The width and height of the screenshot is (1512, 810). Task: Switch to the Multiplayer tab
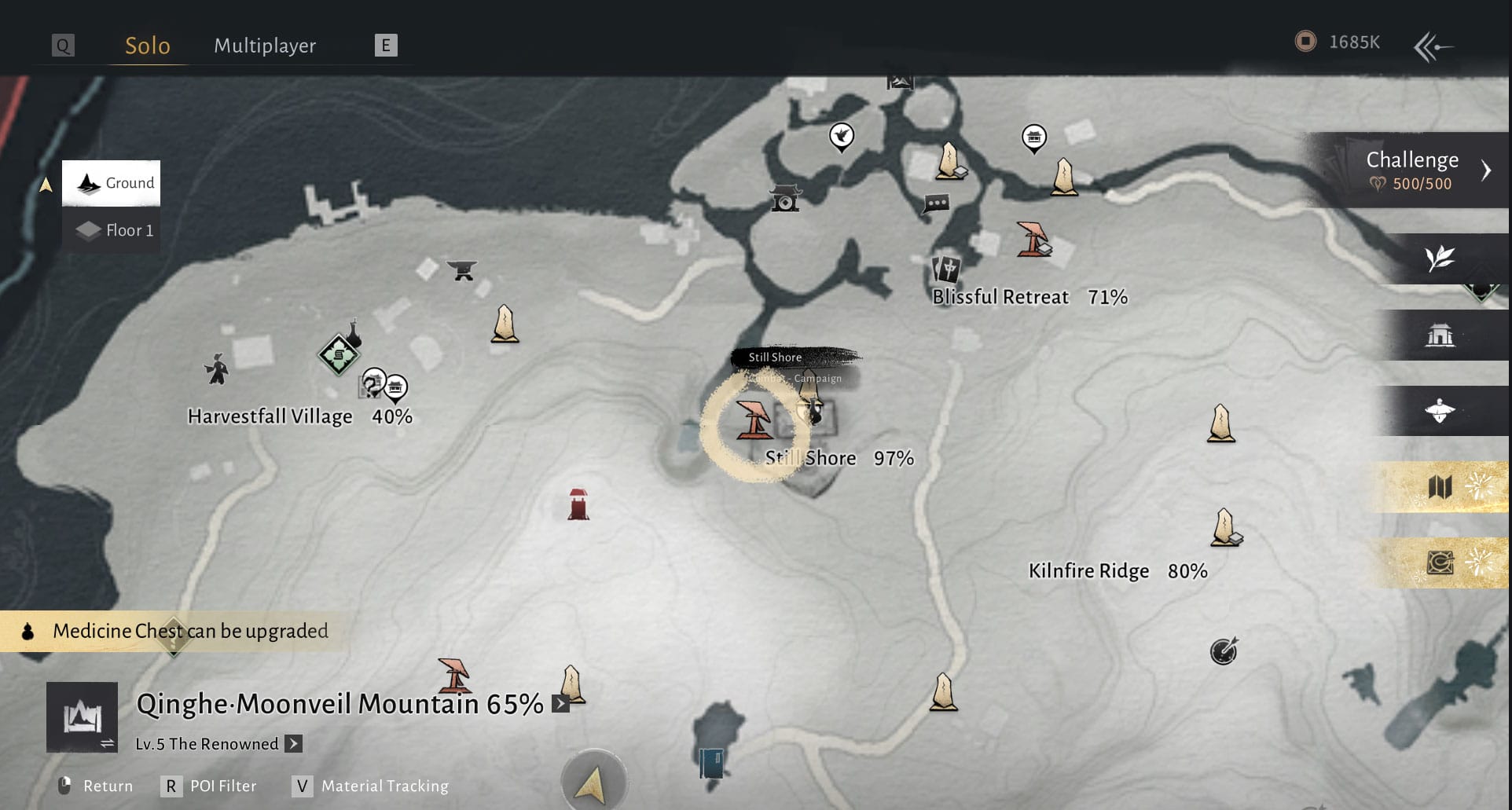pos(265,46)
